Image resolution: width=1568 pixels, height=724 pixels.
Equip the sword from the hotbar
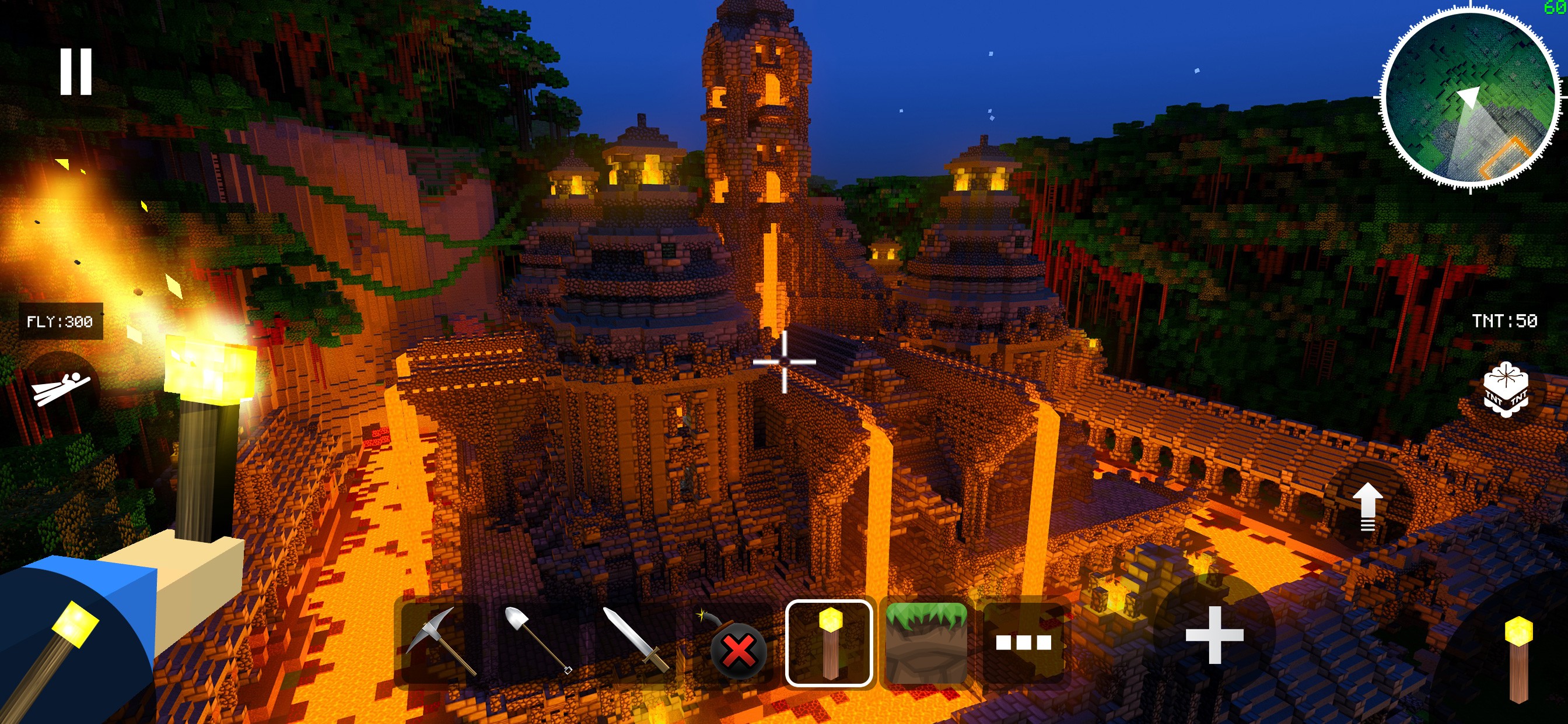[635, 642]
